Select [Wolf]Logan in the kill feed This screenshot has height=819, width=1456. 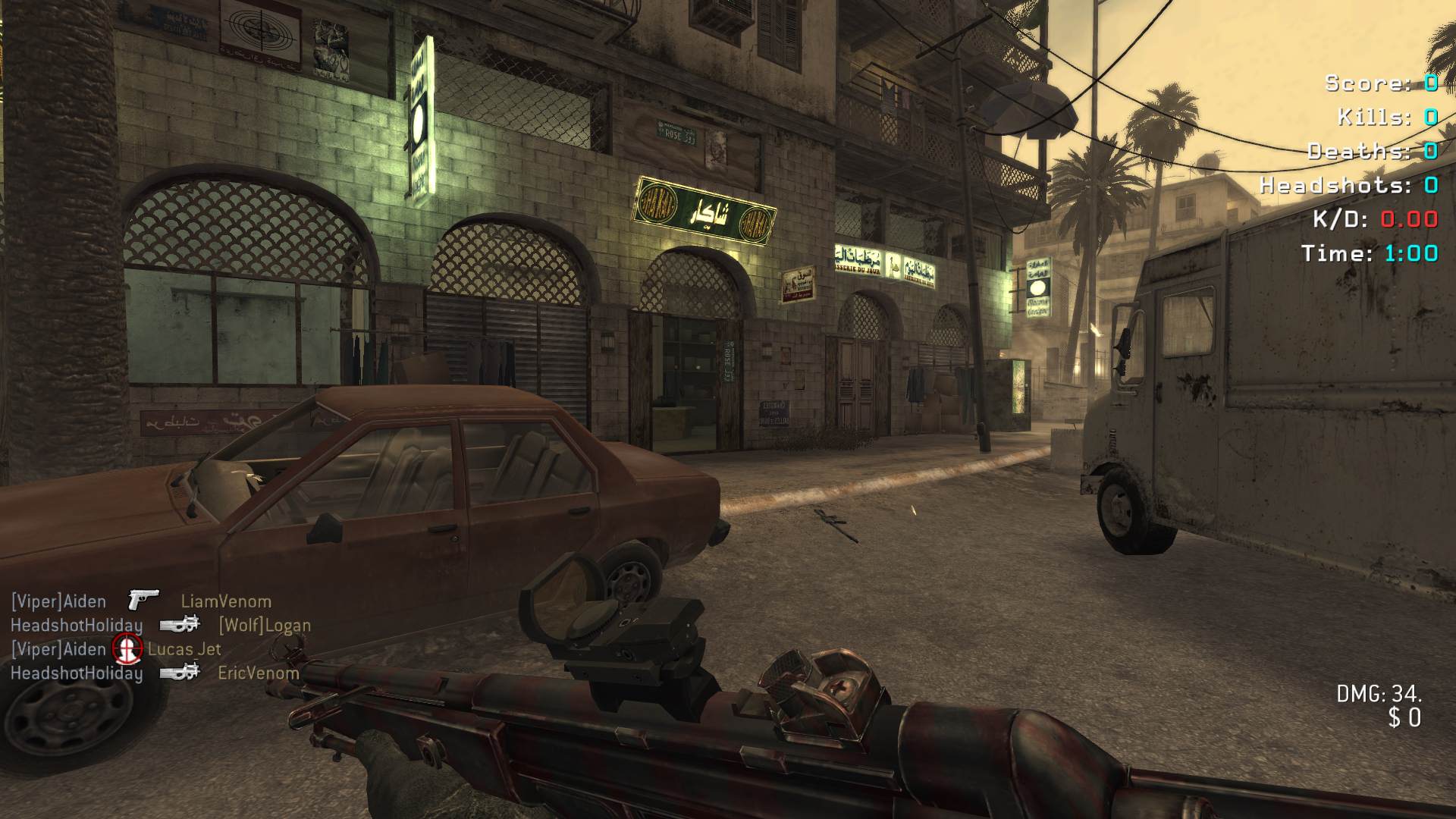265,626
